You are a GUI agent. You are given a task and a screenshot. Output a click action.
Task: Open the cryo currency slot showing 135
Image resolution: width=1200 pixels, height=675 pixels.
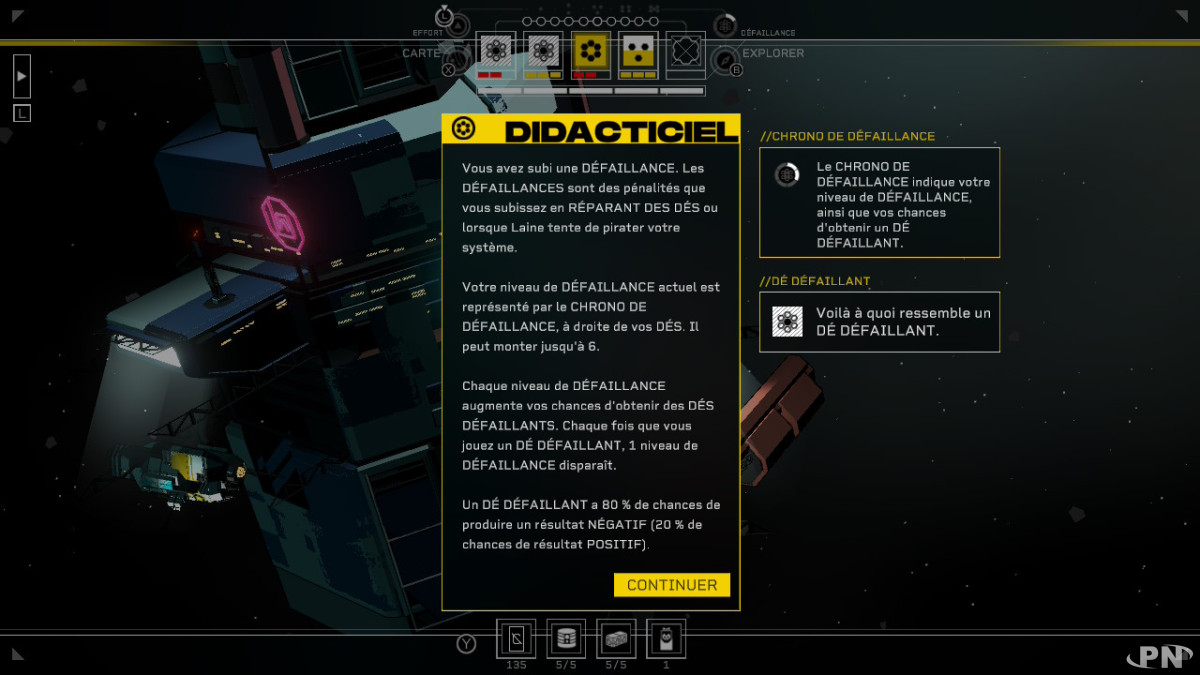point(516,638)
